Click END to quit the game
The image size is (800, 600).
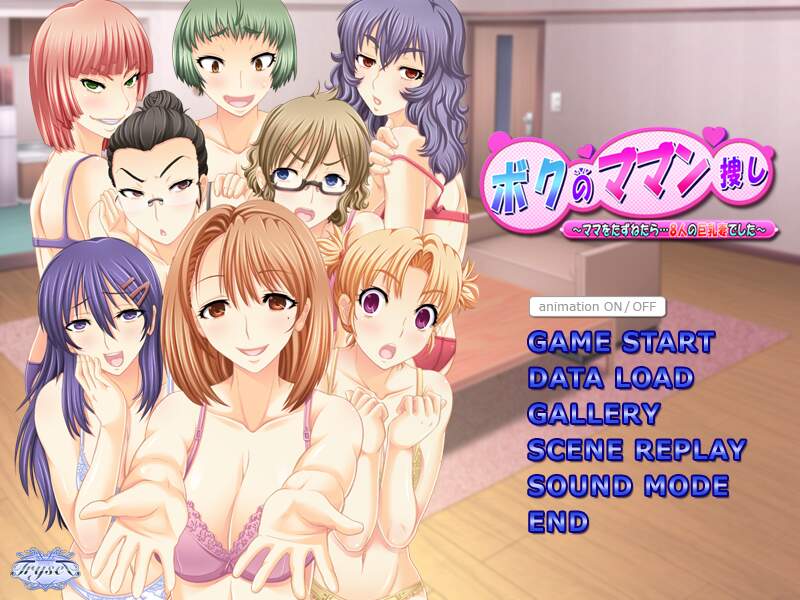pos(558,522)
